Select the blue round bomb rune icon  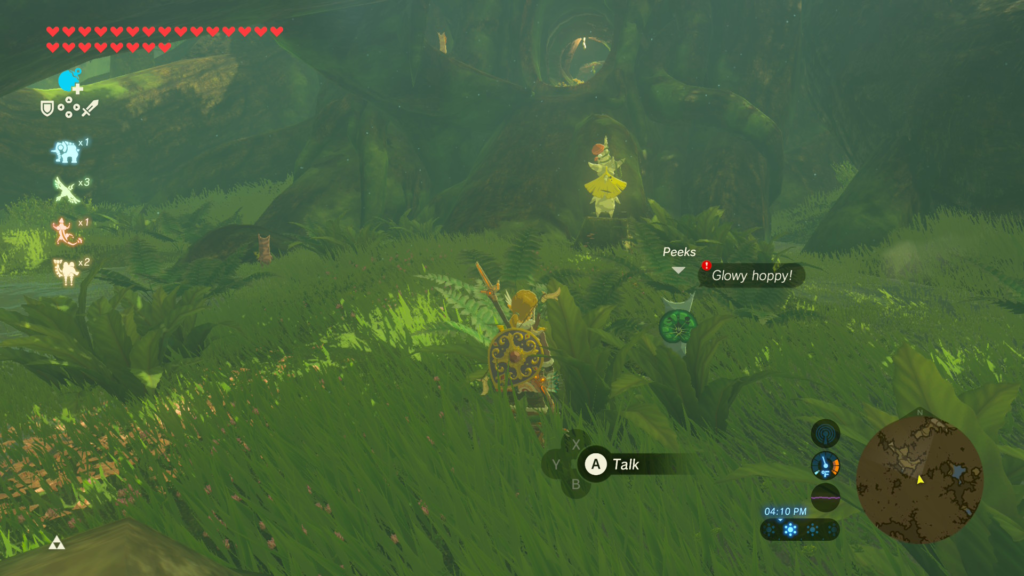pos(69,81)
